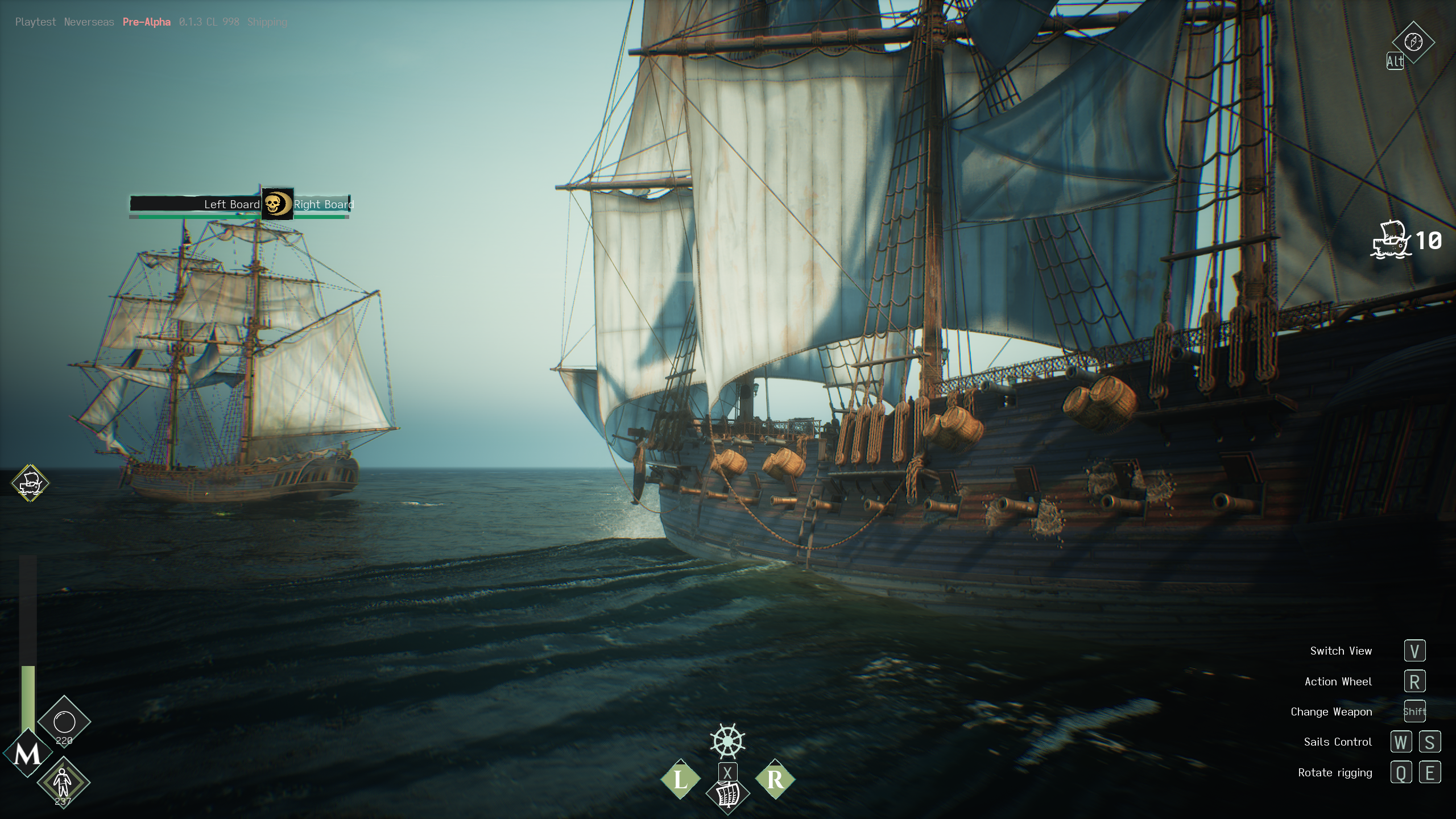Click the ship's wheel icon
Screen dimensions: 1456x819
[x=727, y=741]
